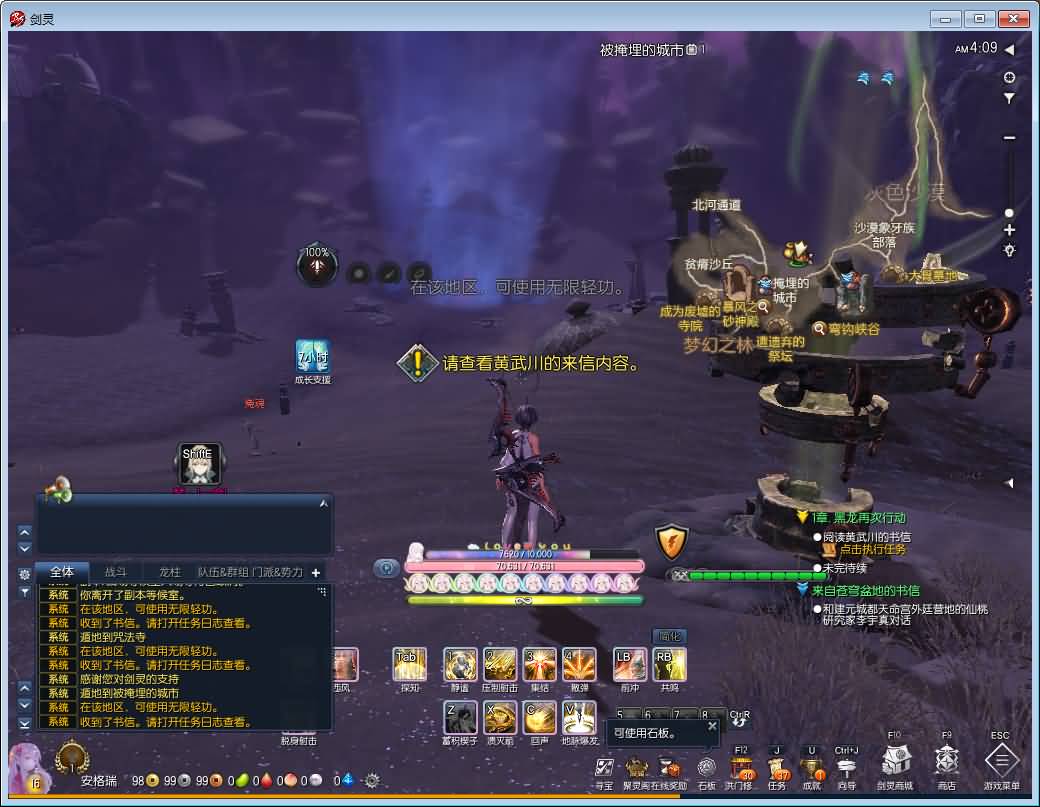Close the 可使用石板 tooltip
1040x807 pixels.
712,726
